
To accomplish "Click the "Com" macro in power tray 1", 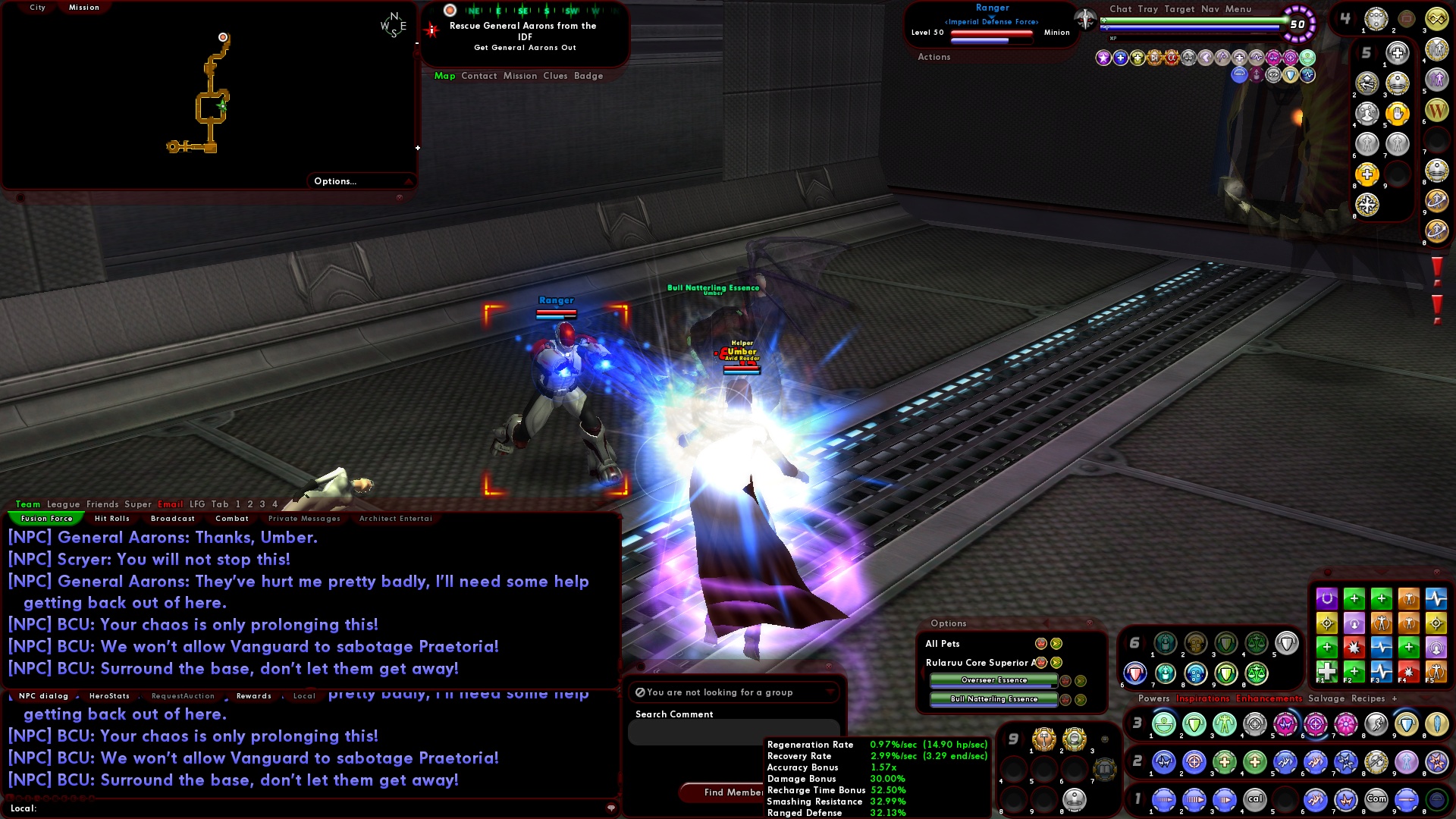I will [x=1376, y=799].
